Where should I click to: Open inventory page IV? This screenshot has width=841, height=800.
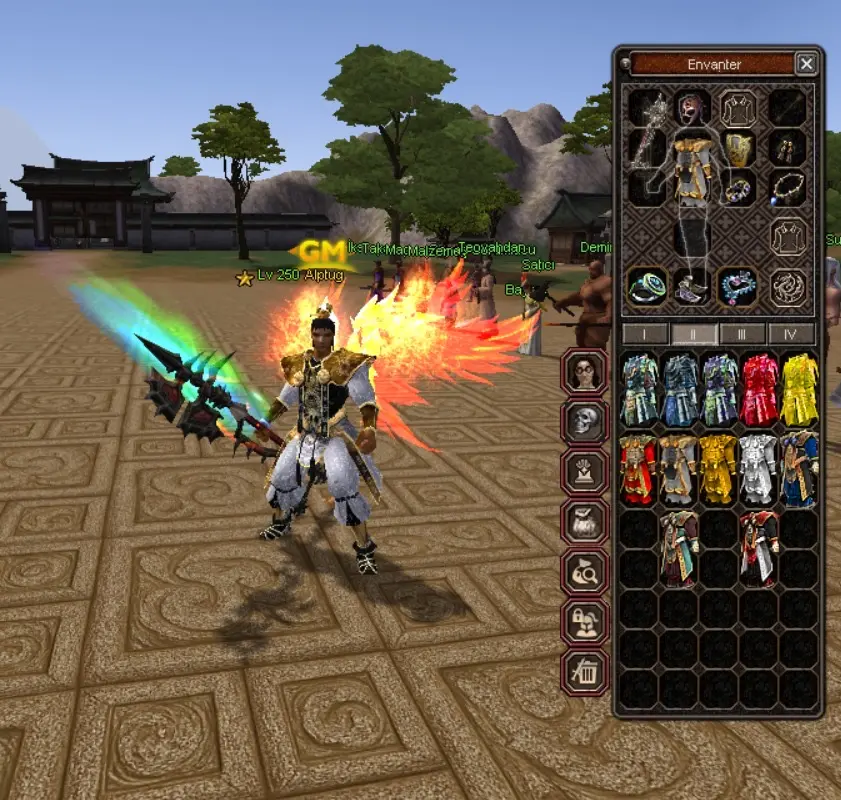[x=791, y=334]
